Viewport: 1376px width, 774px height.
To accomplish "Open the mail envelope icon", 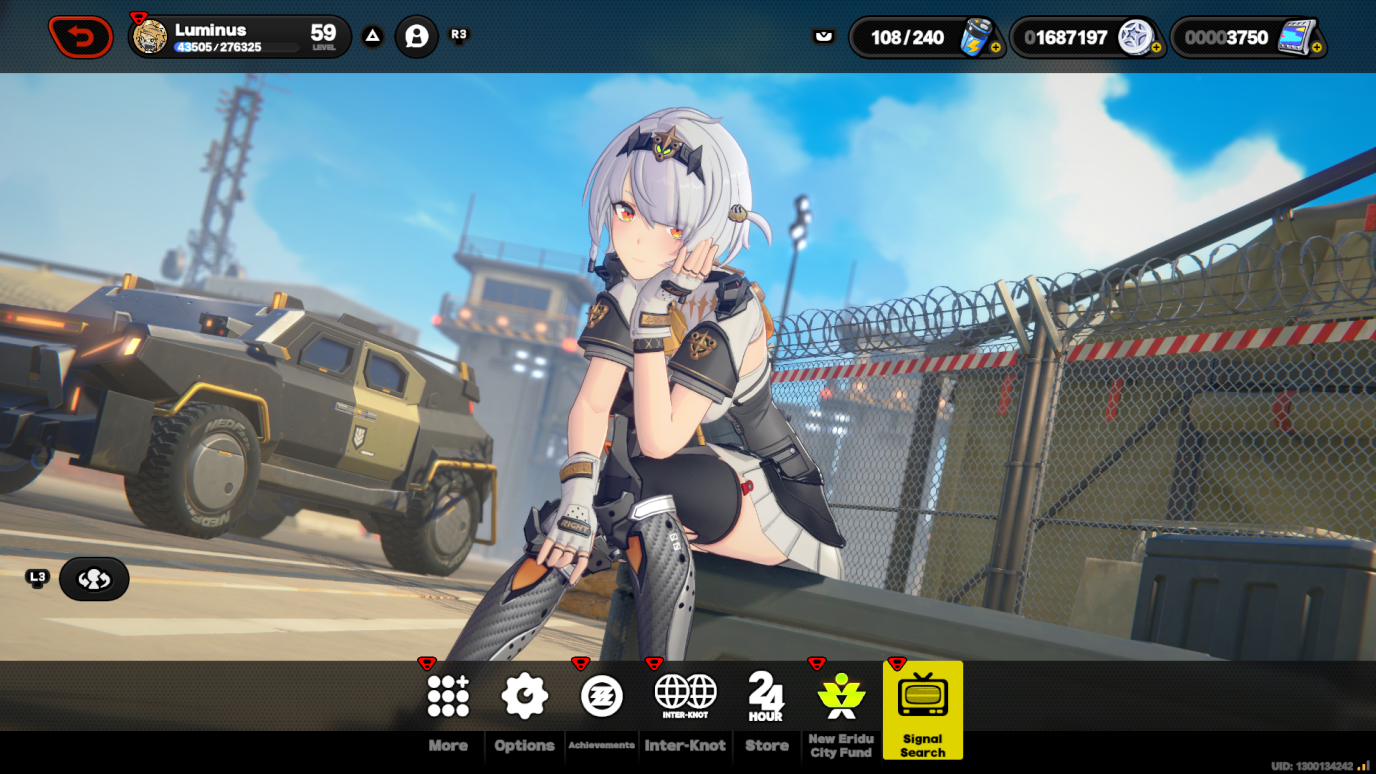I will (x=822, y=35).
